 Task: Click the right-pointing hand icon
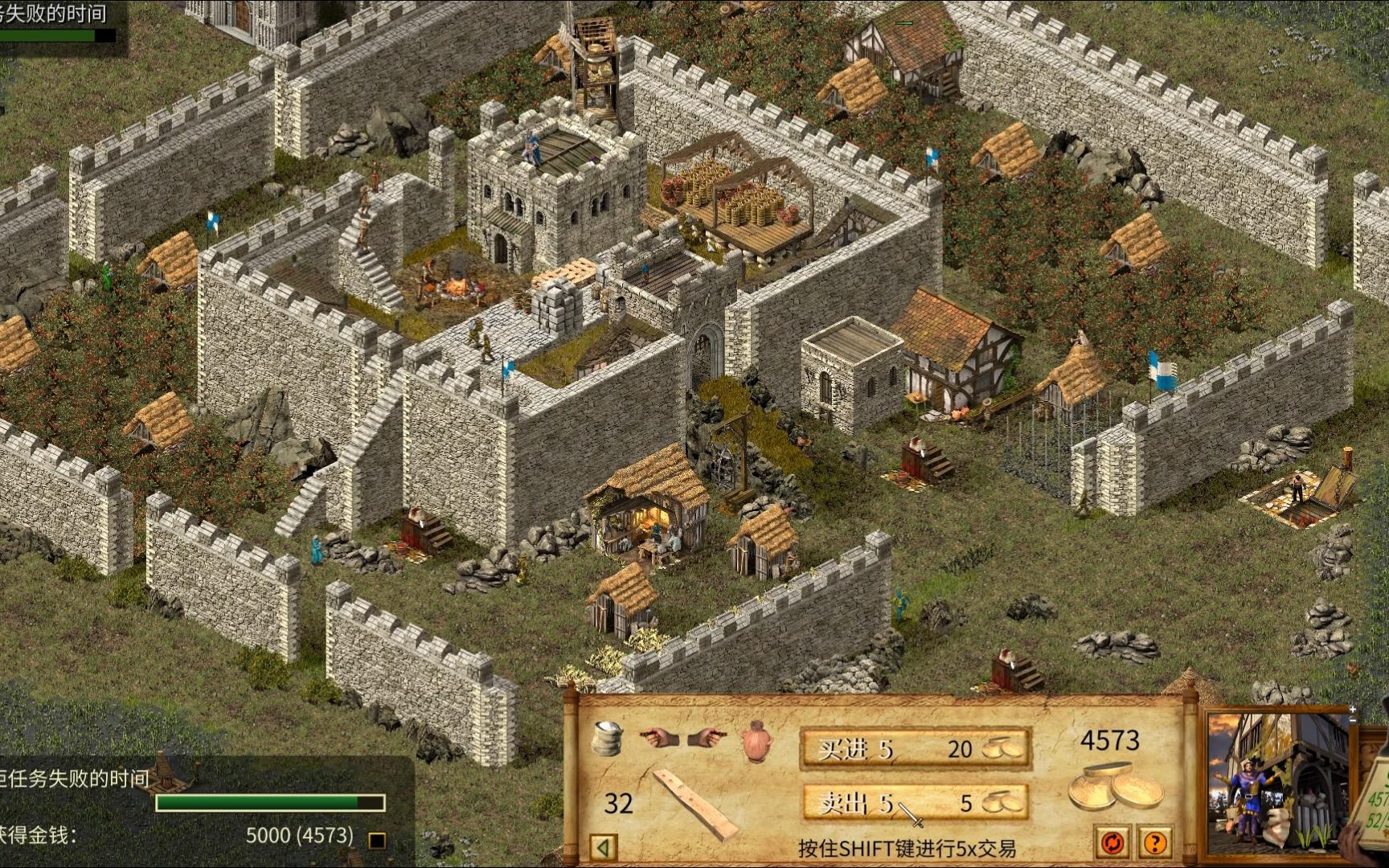tap(706, 735)
